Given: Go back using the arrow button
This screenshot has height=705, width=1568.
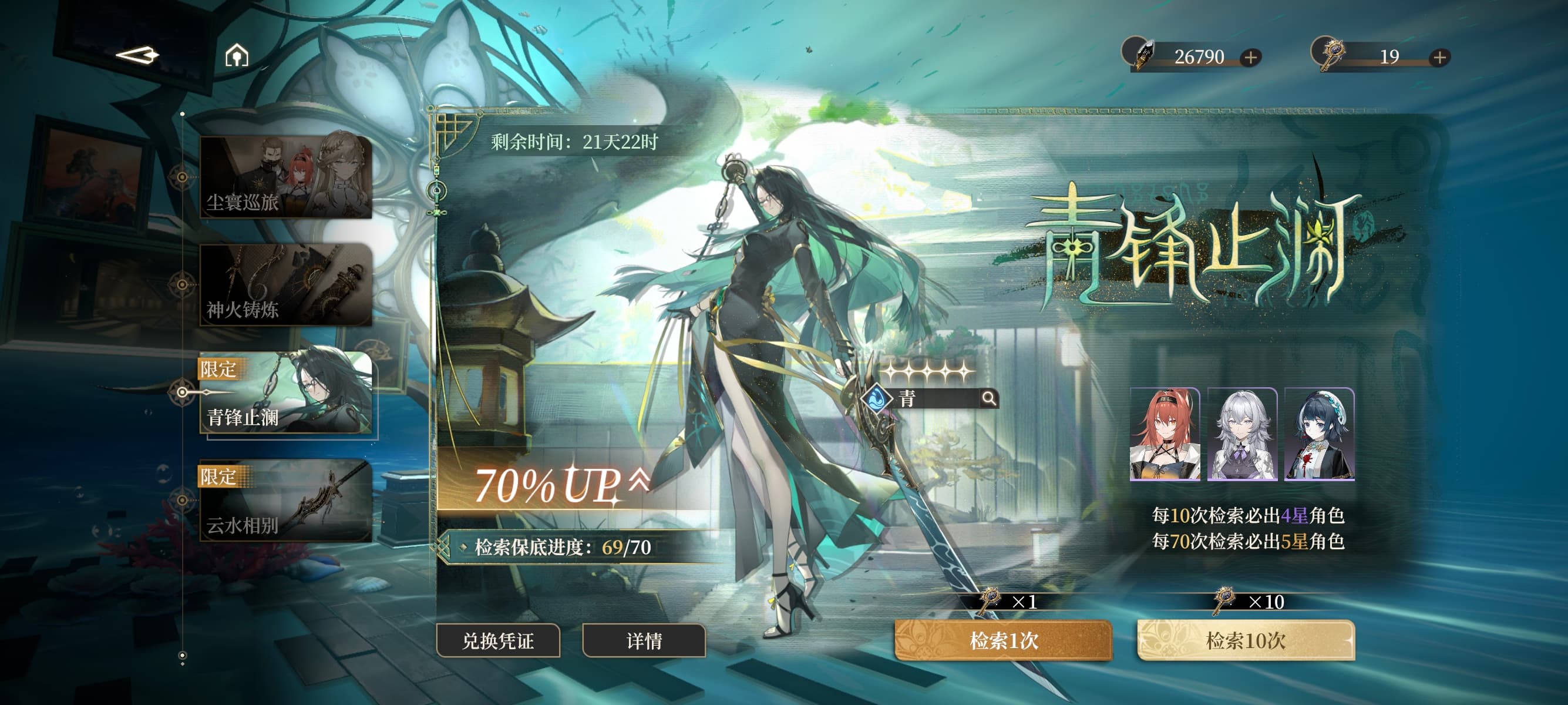Looking at the screenshot, I should (x=137, y=56).
